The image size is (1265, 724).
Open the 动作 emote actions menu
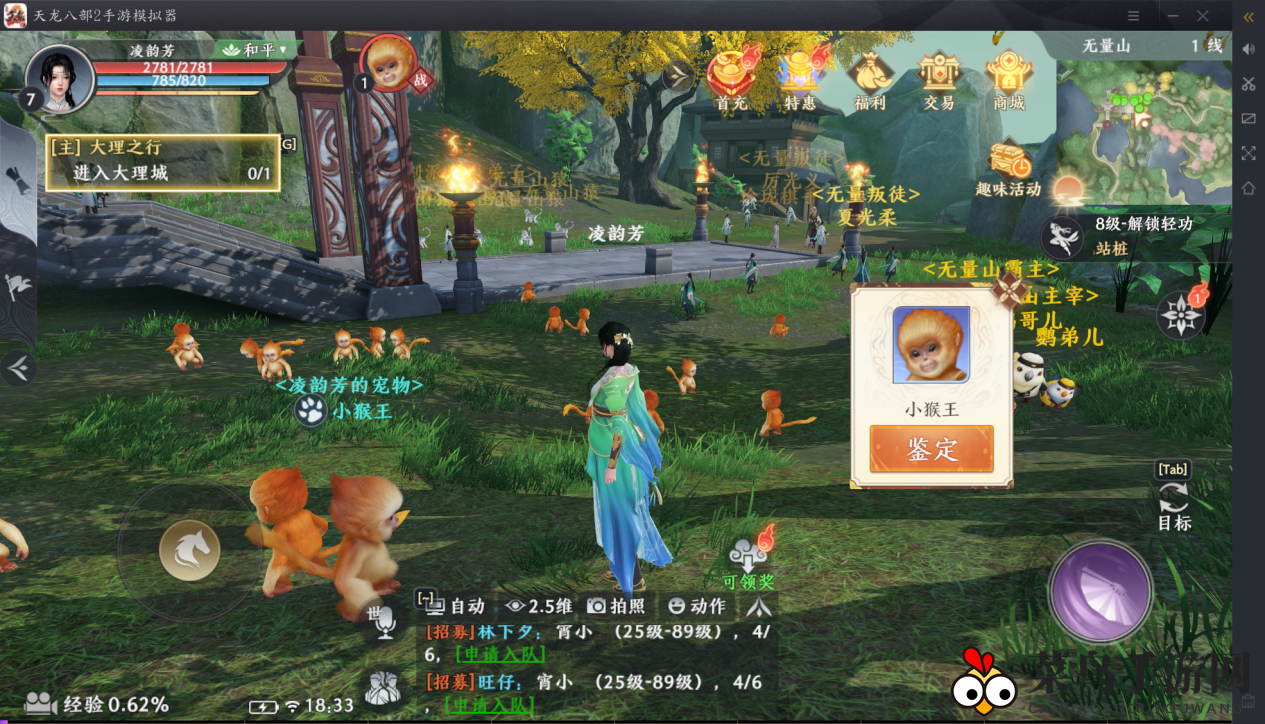click(697, 606)
